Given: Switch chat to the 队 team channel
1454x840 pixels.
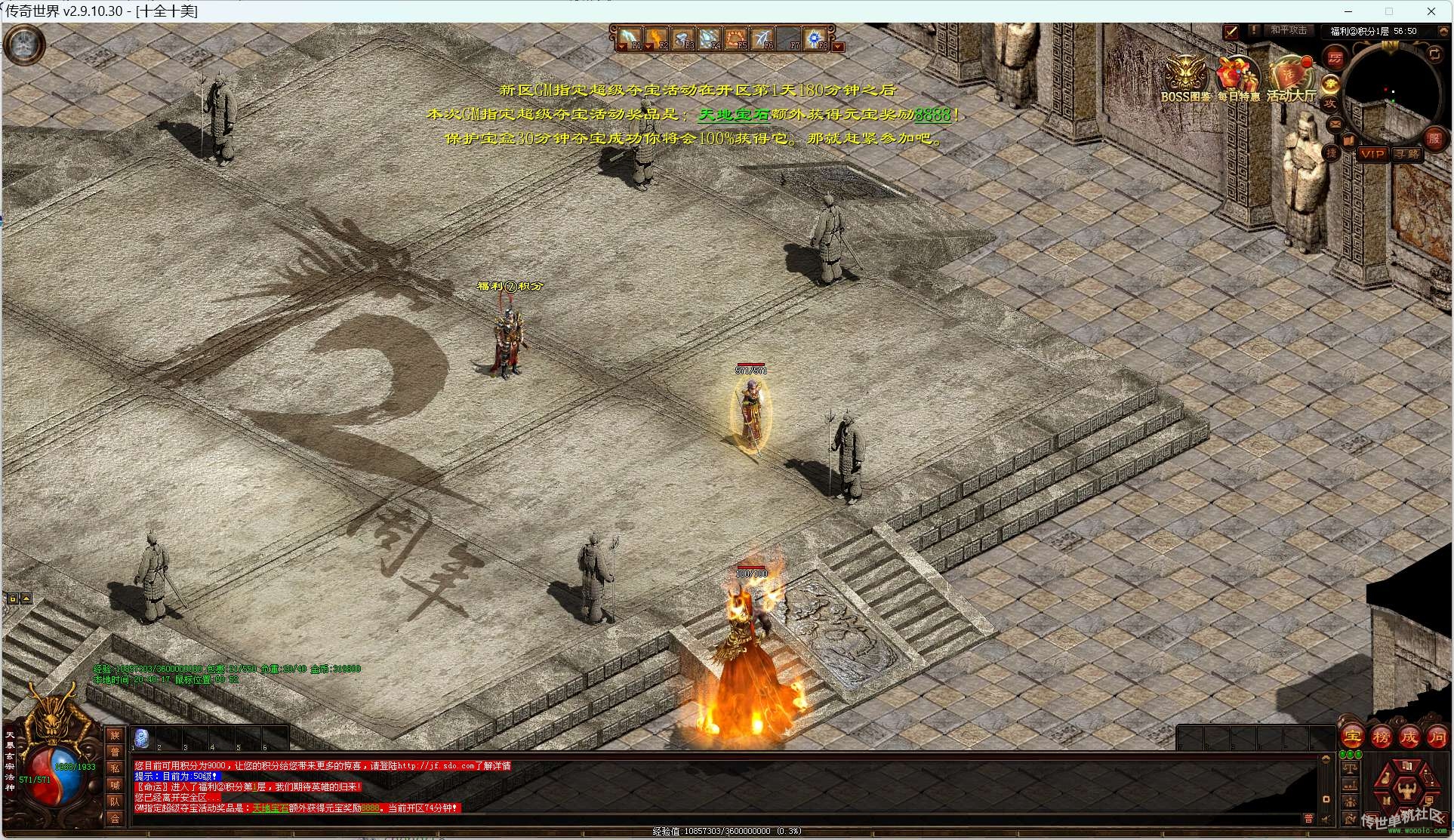Looking at the screenshot, I should (x=115, y=802).
